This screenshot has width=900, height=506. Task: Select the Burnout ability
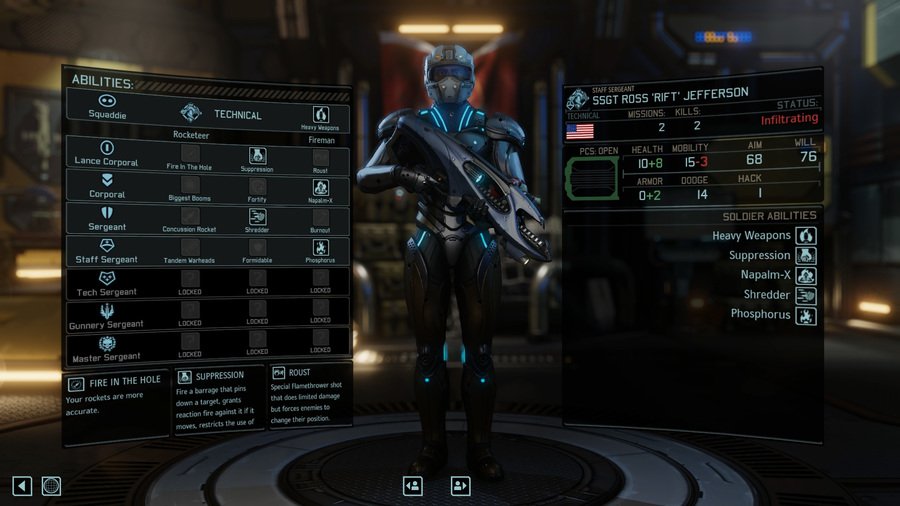(x=321, y=217)
